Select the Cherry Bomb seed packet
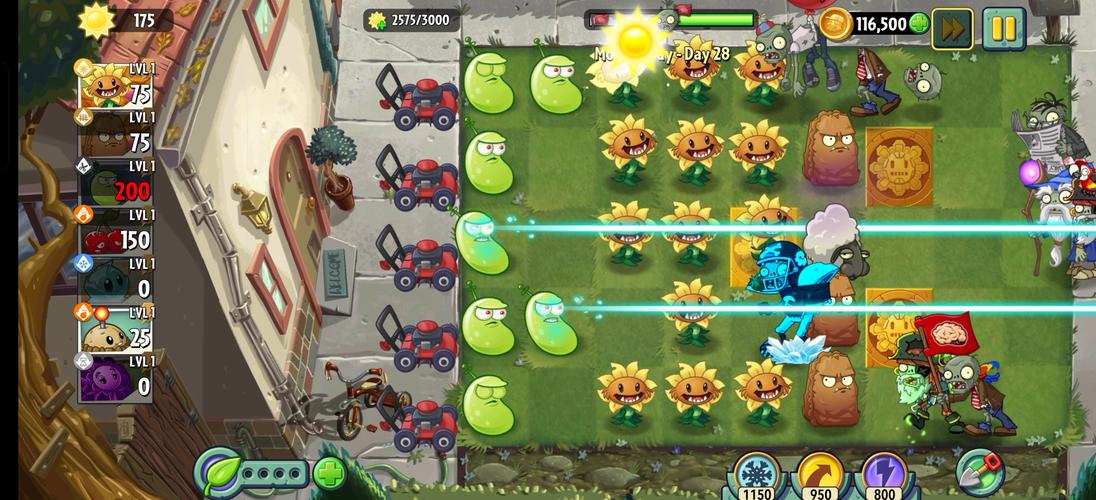Viewport: 1096px width, 500px height. pos(116,232)
